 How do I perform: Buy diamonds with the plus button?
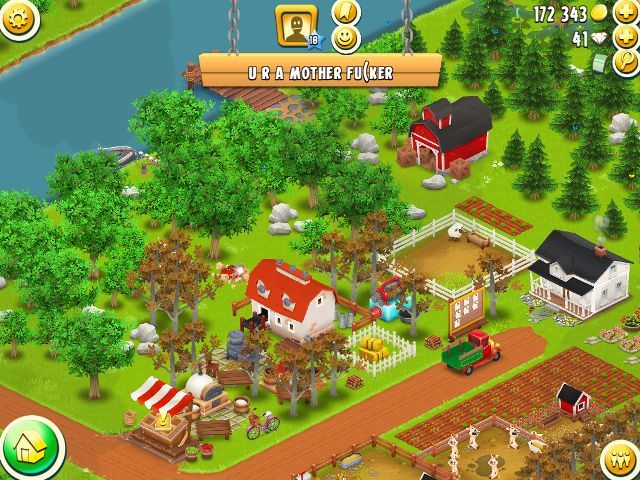626,38
